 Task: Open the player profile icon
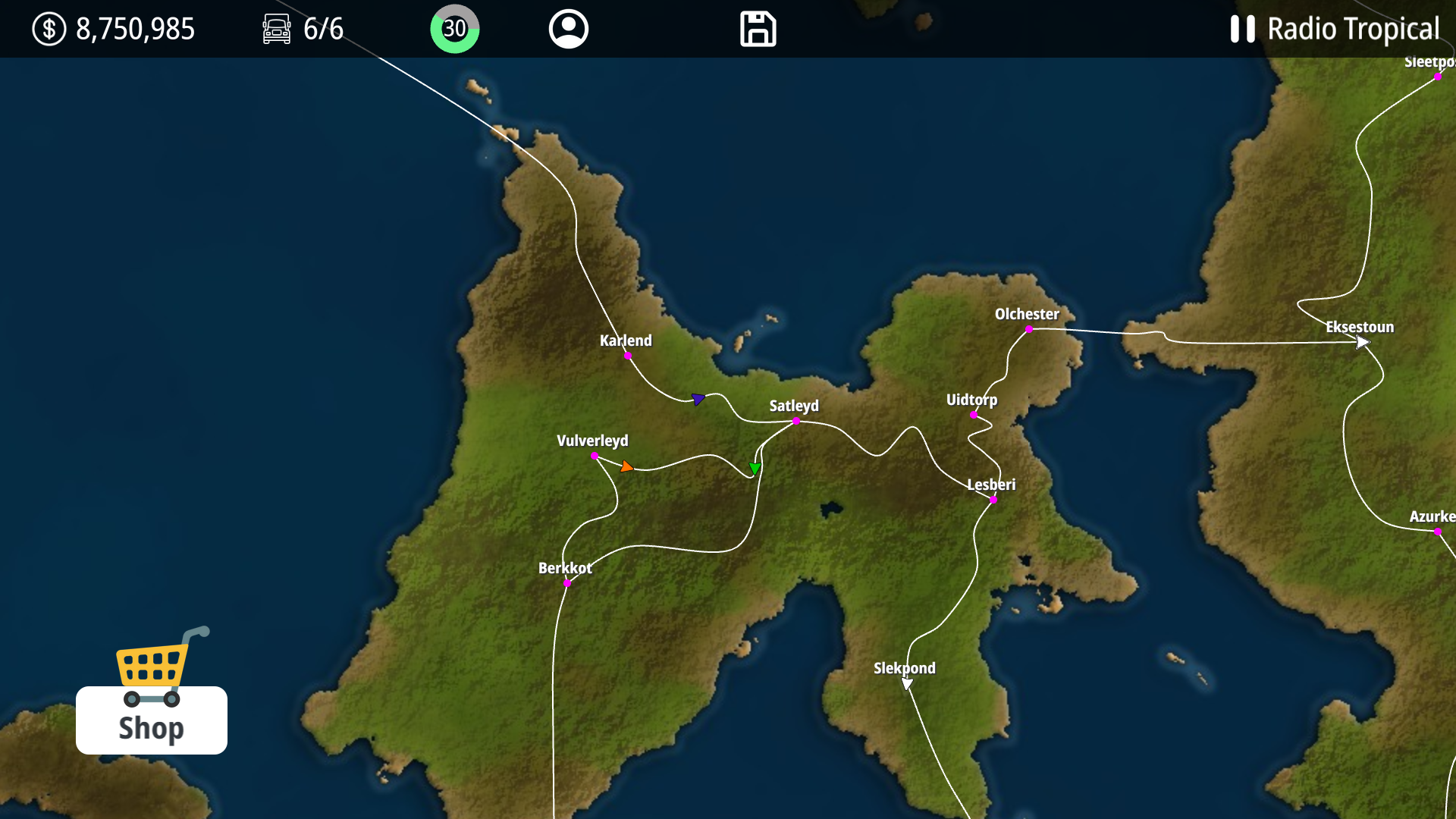coord(569,29)
